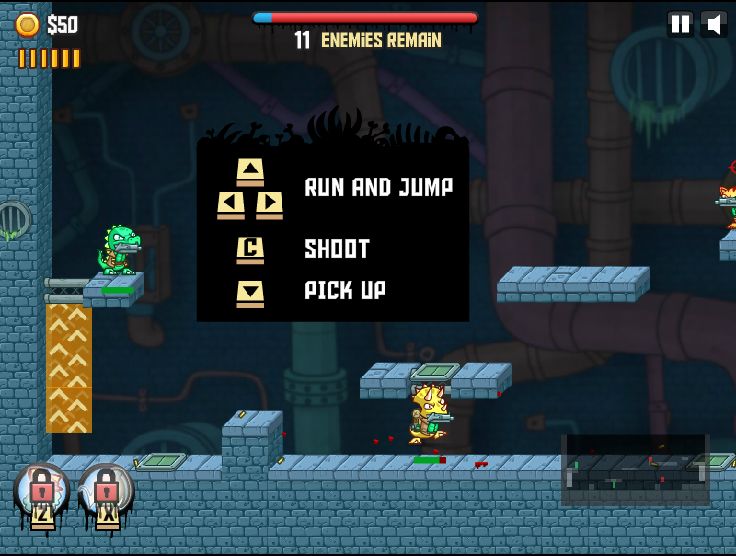This screenshot has width=736, height=556.
Task: Select the locked X ability slot
Action: pyautogui.click(x=105, y=494)
